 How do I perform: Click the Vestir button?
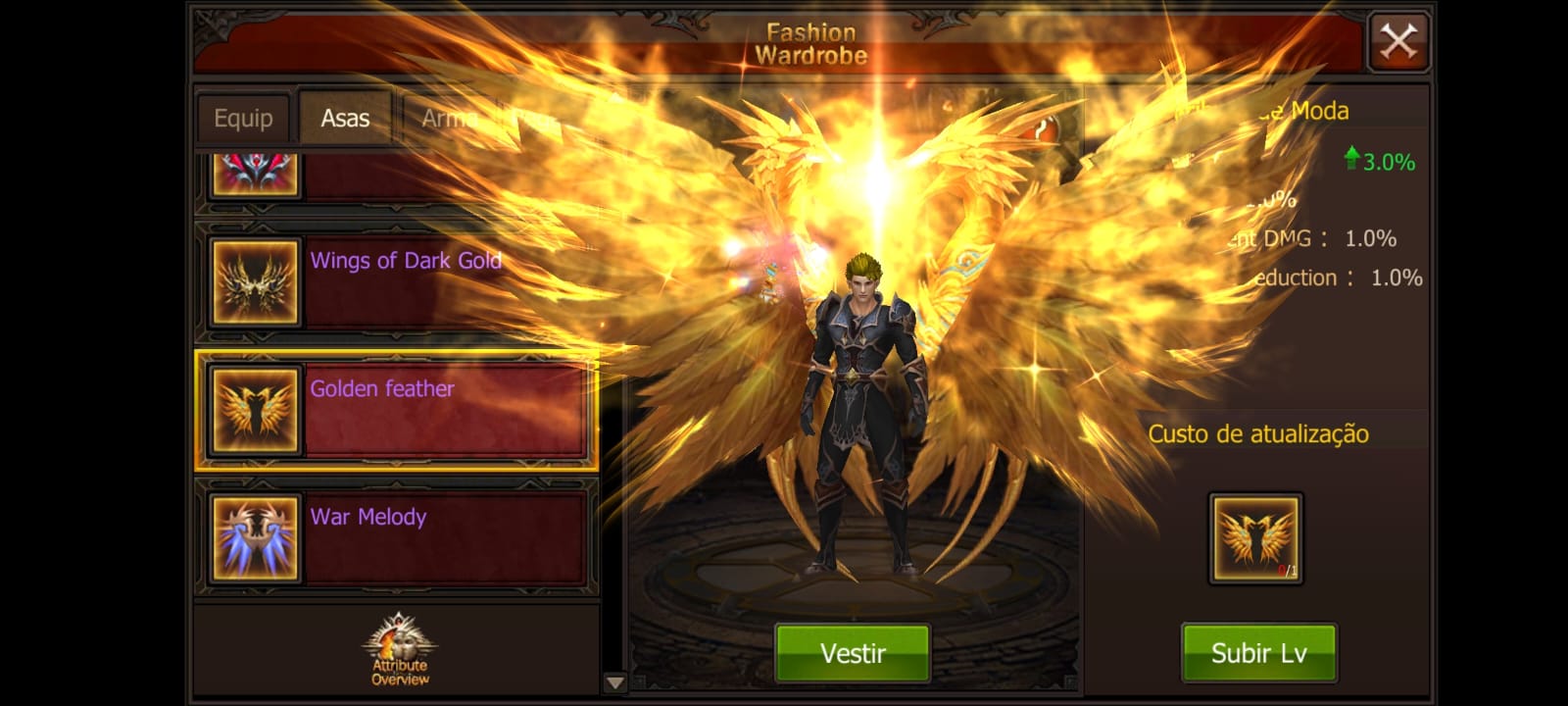(x=852, y=653)
